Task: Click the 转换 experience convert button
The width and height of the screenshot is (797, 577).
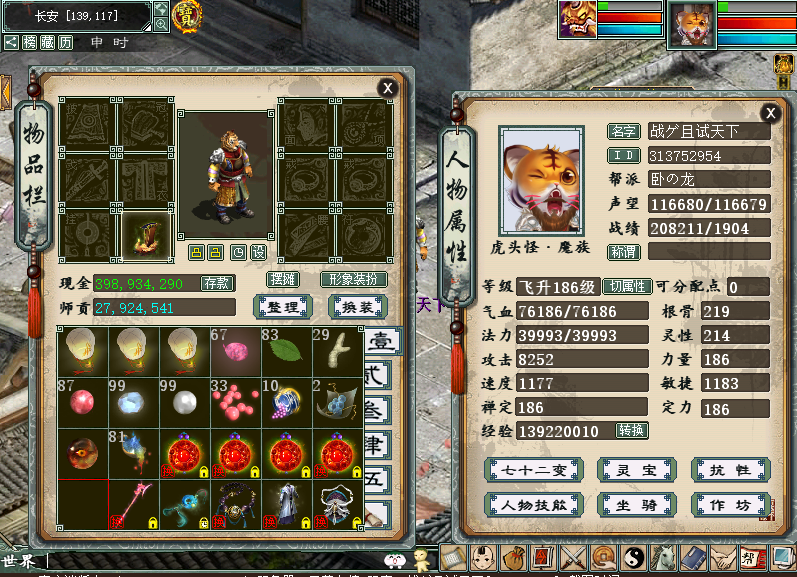Action: 632,431
